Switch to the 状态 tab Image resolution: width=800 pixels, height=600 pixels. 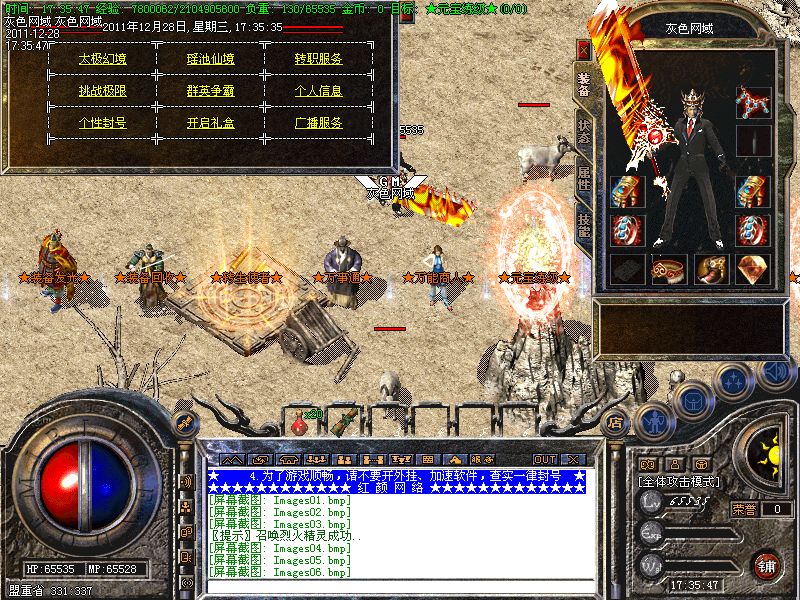(x=584, y=137)
